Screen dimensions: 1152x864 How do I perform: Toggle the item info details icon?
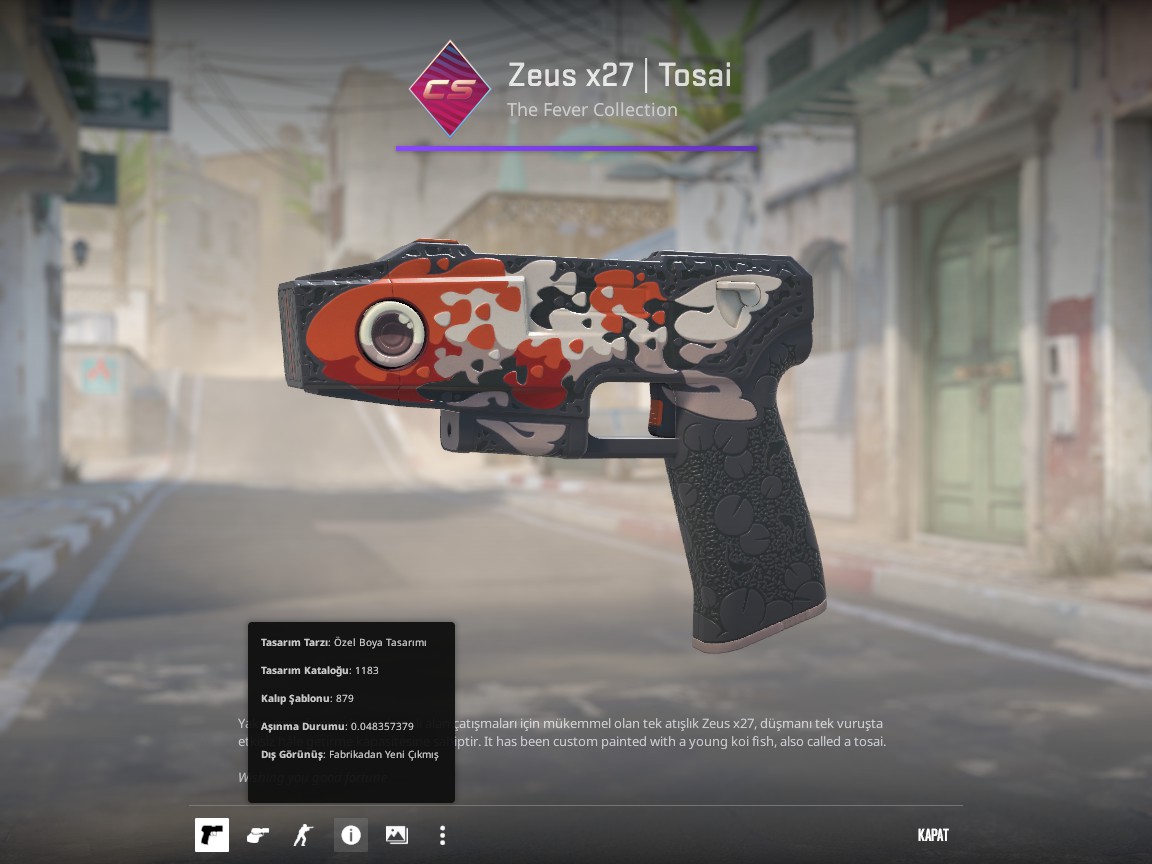pos(350,835)
